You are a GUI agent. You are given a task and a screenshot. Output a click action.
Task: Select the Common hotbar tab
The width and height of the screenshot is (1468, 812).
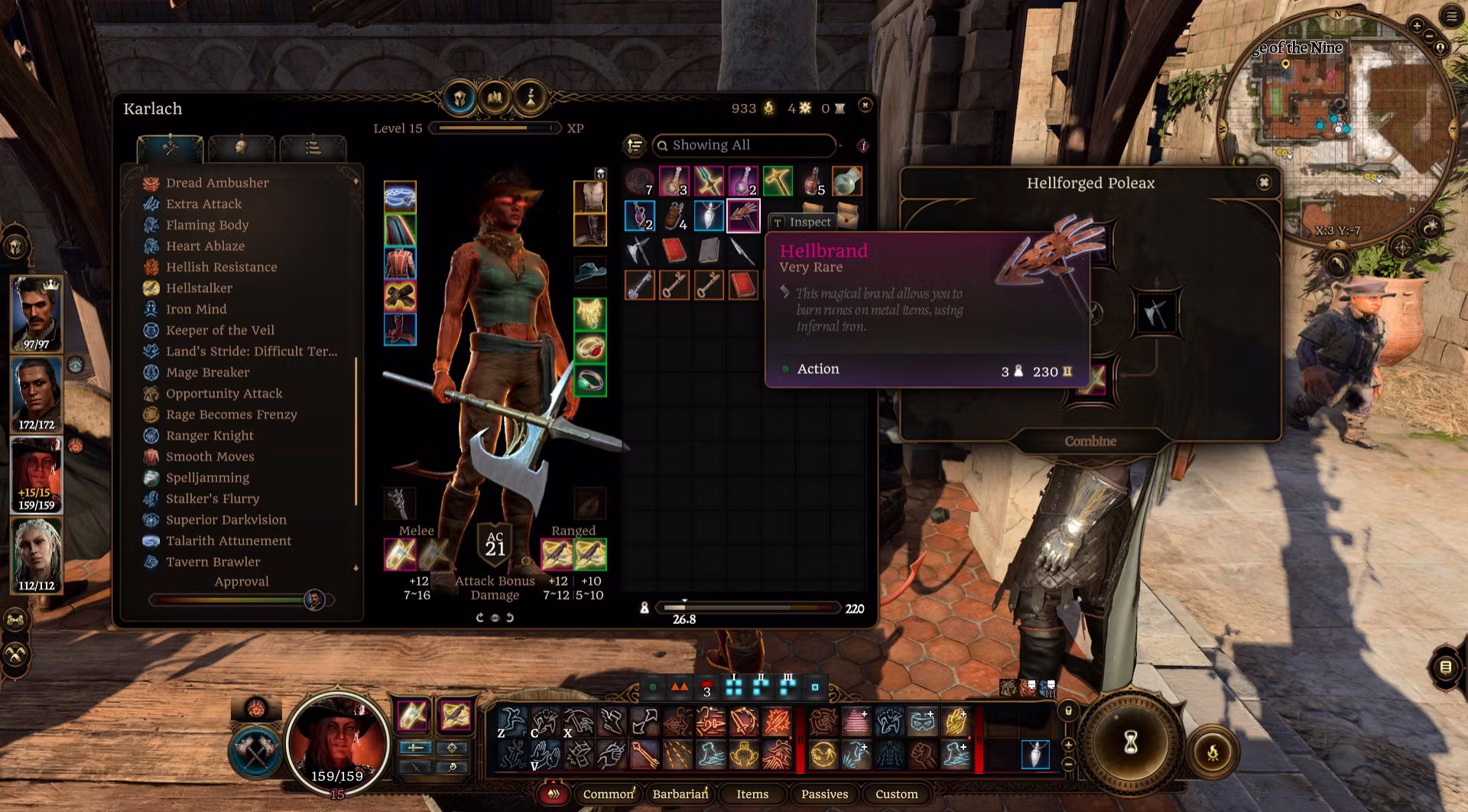point(608,794)
